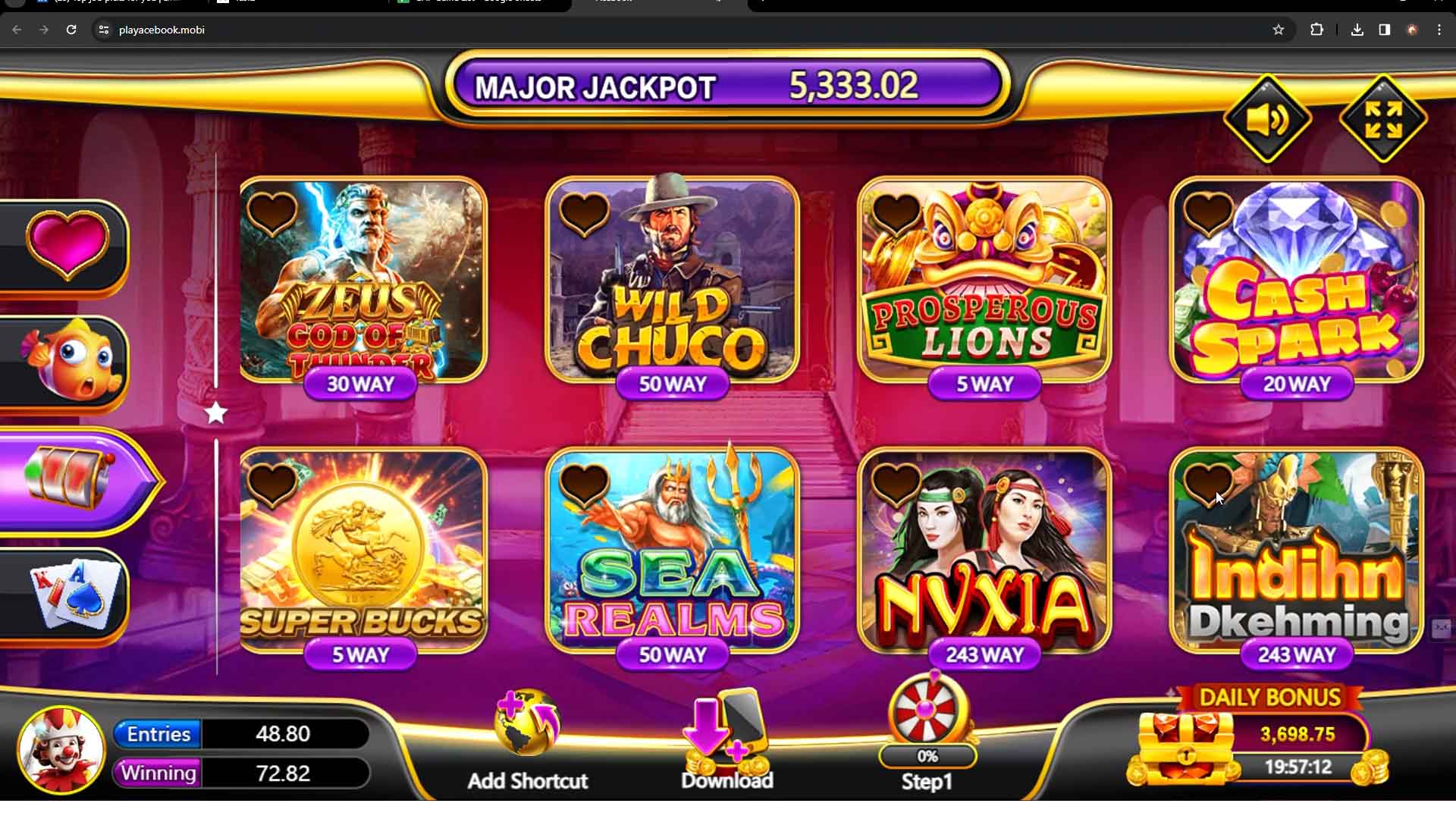This screenshot has height=819, width=1456.
Task: Click the Step1 0% progress bar
Action: pos(927,756)
